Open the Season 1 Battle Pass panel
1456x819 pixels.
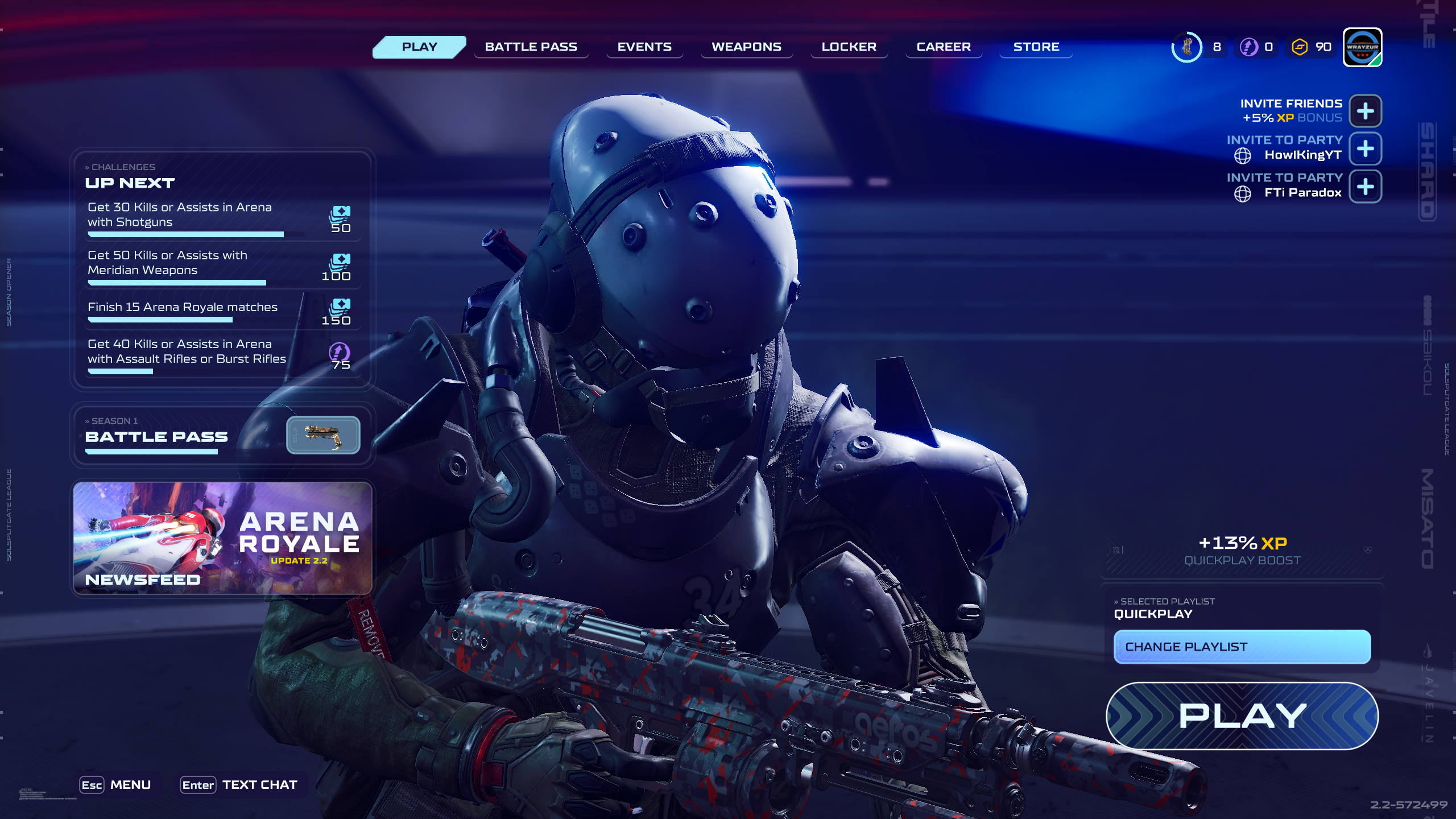pyautogui.click(x=222, y=436)
